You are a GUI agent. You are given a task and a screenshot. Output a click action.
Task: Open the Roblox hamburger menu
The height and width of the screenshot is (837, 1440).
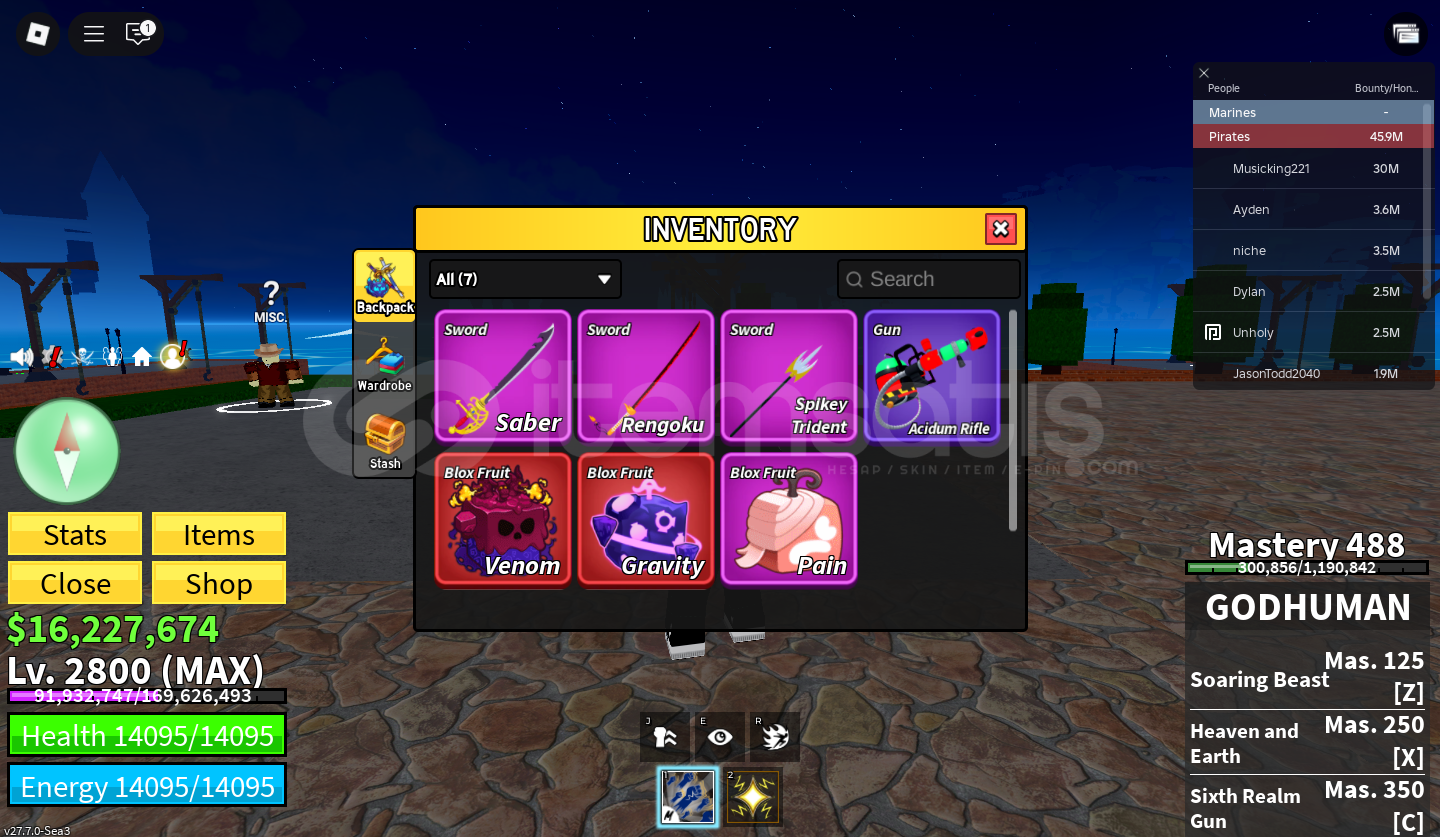93,33
